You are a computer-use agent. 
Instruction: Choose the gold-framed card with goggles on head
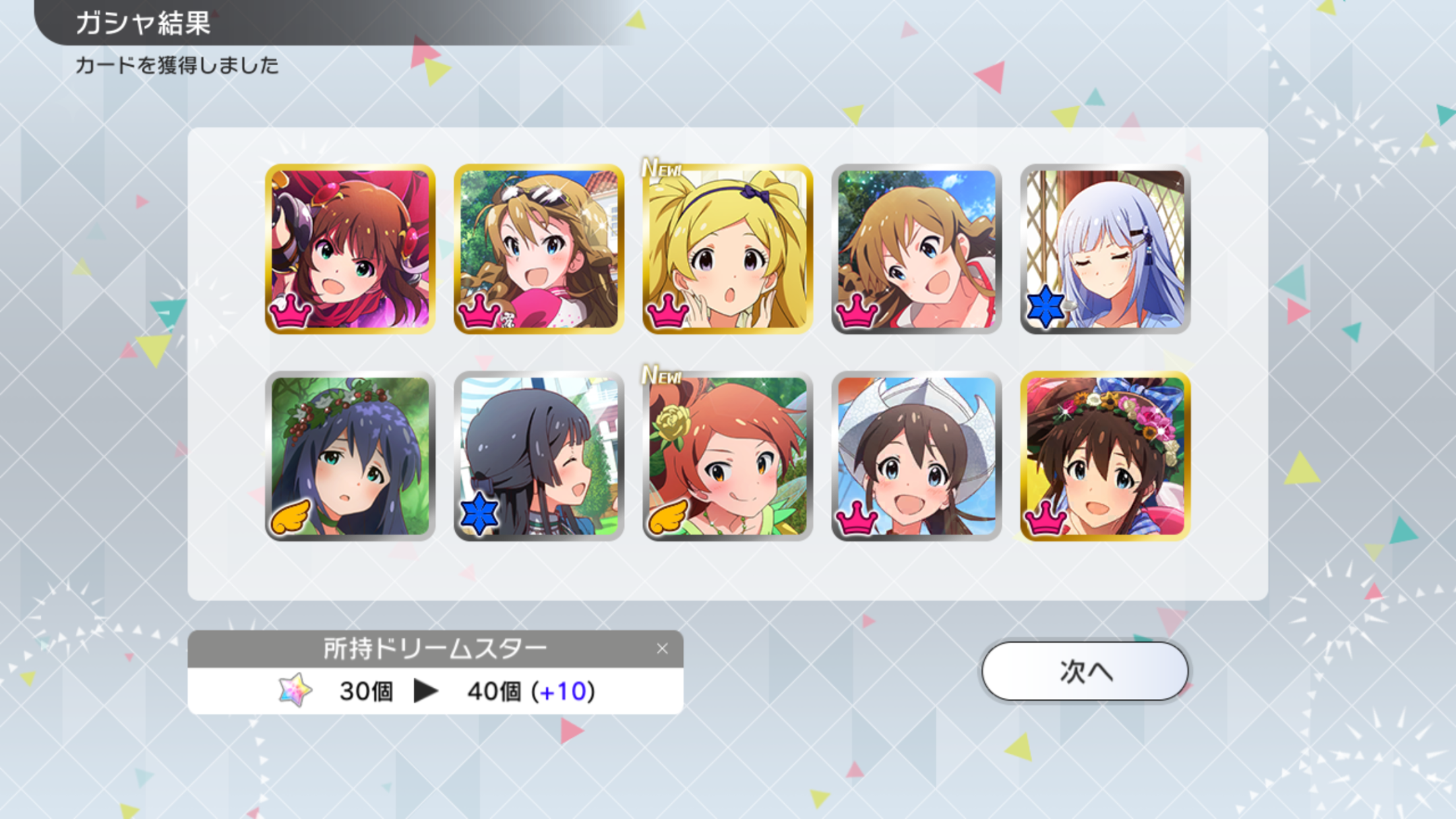pyautogui.click(x=539, y=249)
